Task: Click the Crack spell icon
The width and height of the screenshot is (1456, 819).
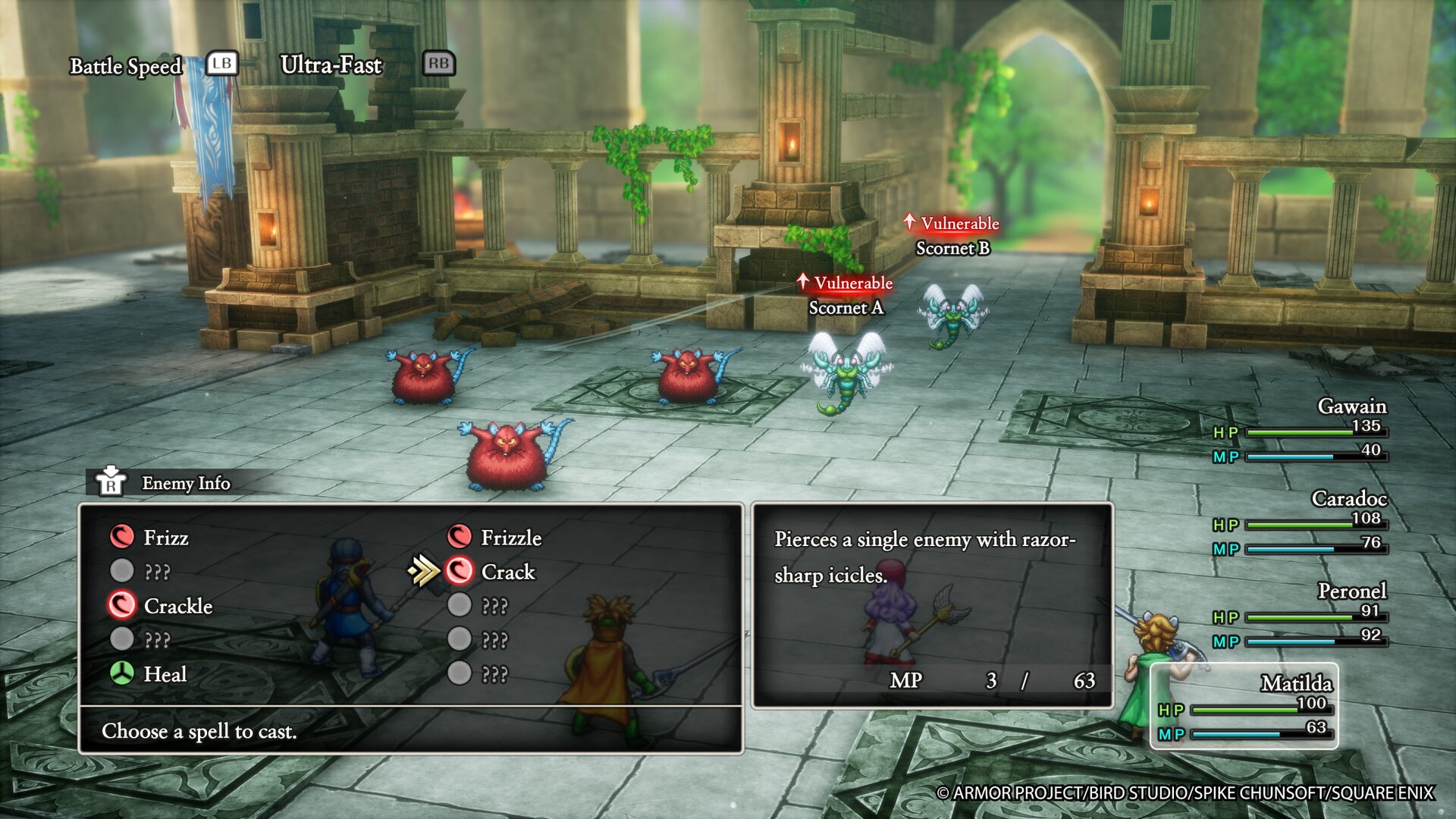Action: [457, 573]
